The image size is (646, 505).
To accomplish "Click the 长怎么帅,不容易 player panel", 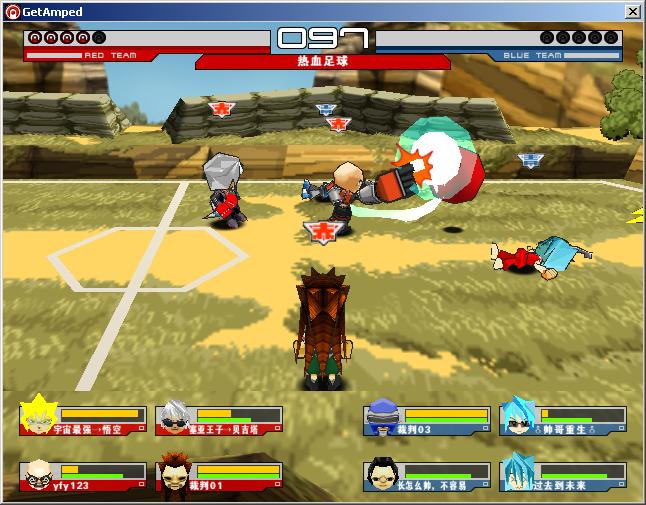I will tap(427, 476).
